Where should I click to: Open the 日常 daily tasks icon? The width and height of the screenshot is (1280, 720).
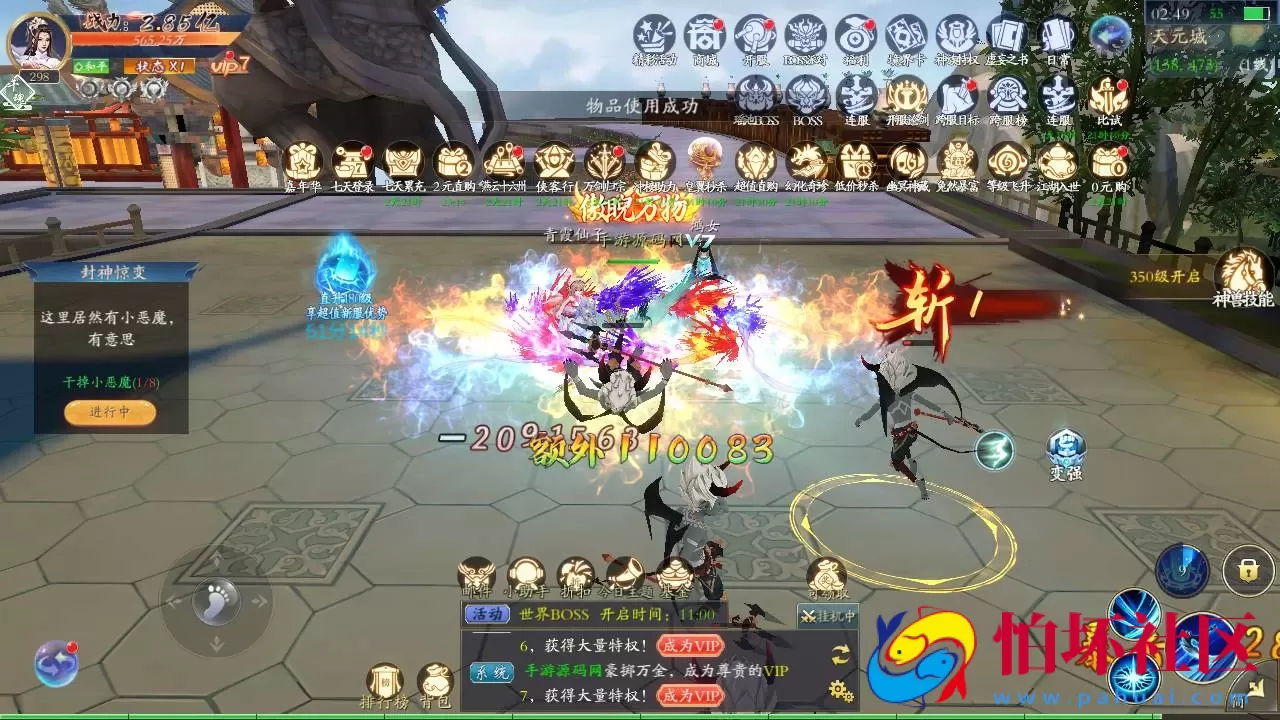(1057, 37)
